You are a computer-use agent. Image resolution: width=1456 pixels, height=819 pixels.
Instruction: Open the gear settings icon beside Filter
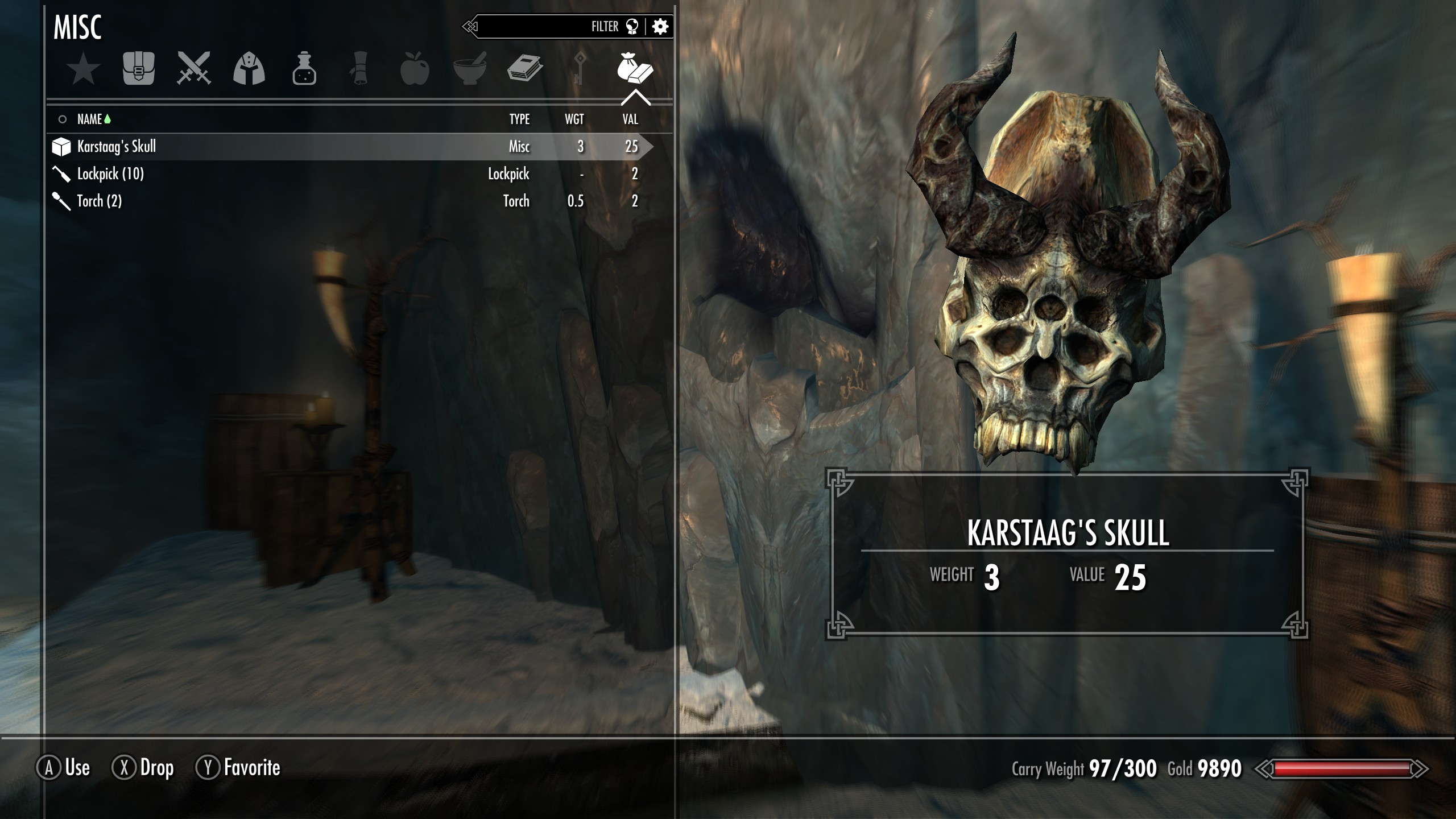(660, 27)
